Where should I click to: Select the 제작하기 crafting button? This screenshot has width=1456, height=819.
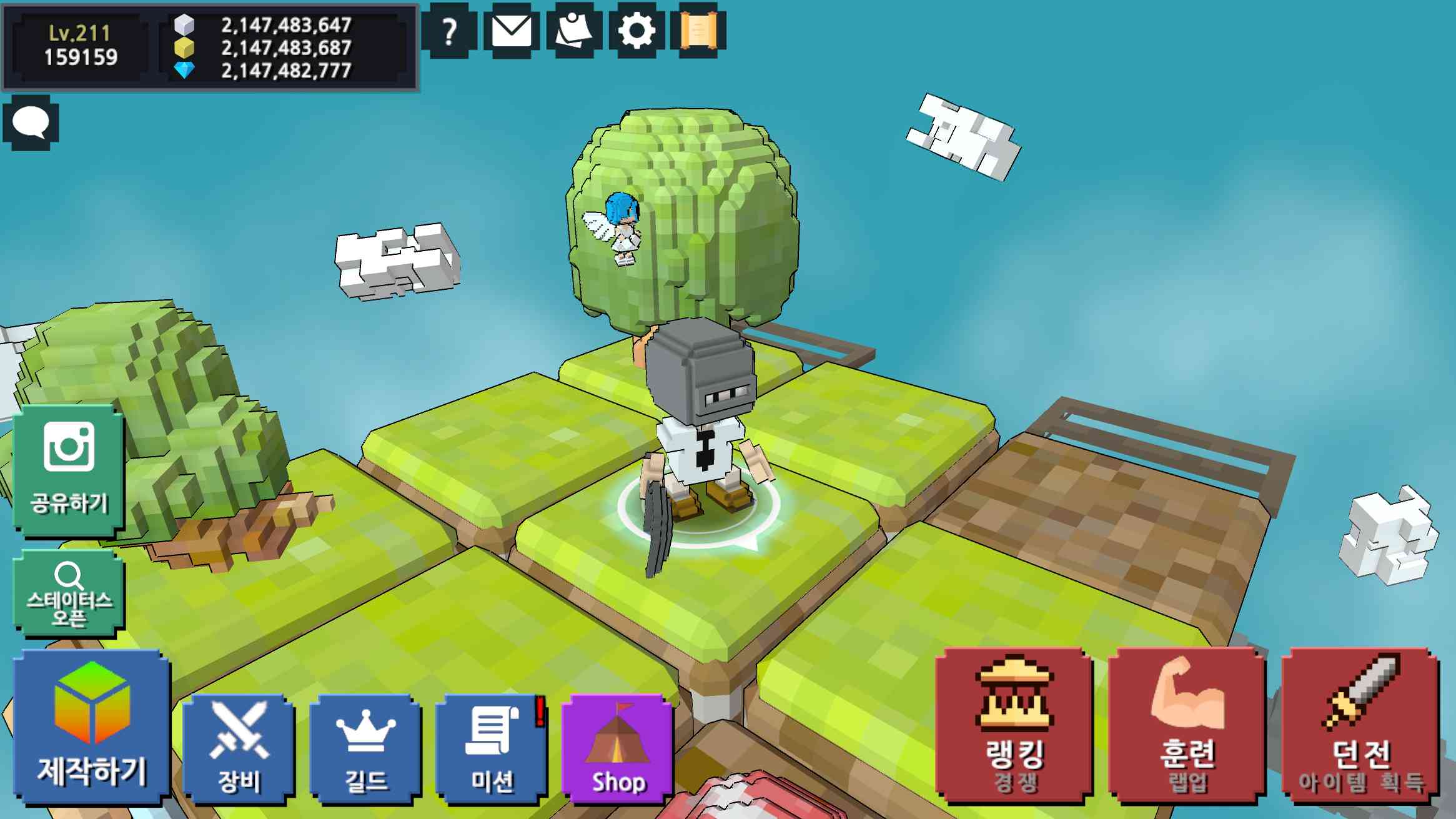[x=92, y=727]
